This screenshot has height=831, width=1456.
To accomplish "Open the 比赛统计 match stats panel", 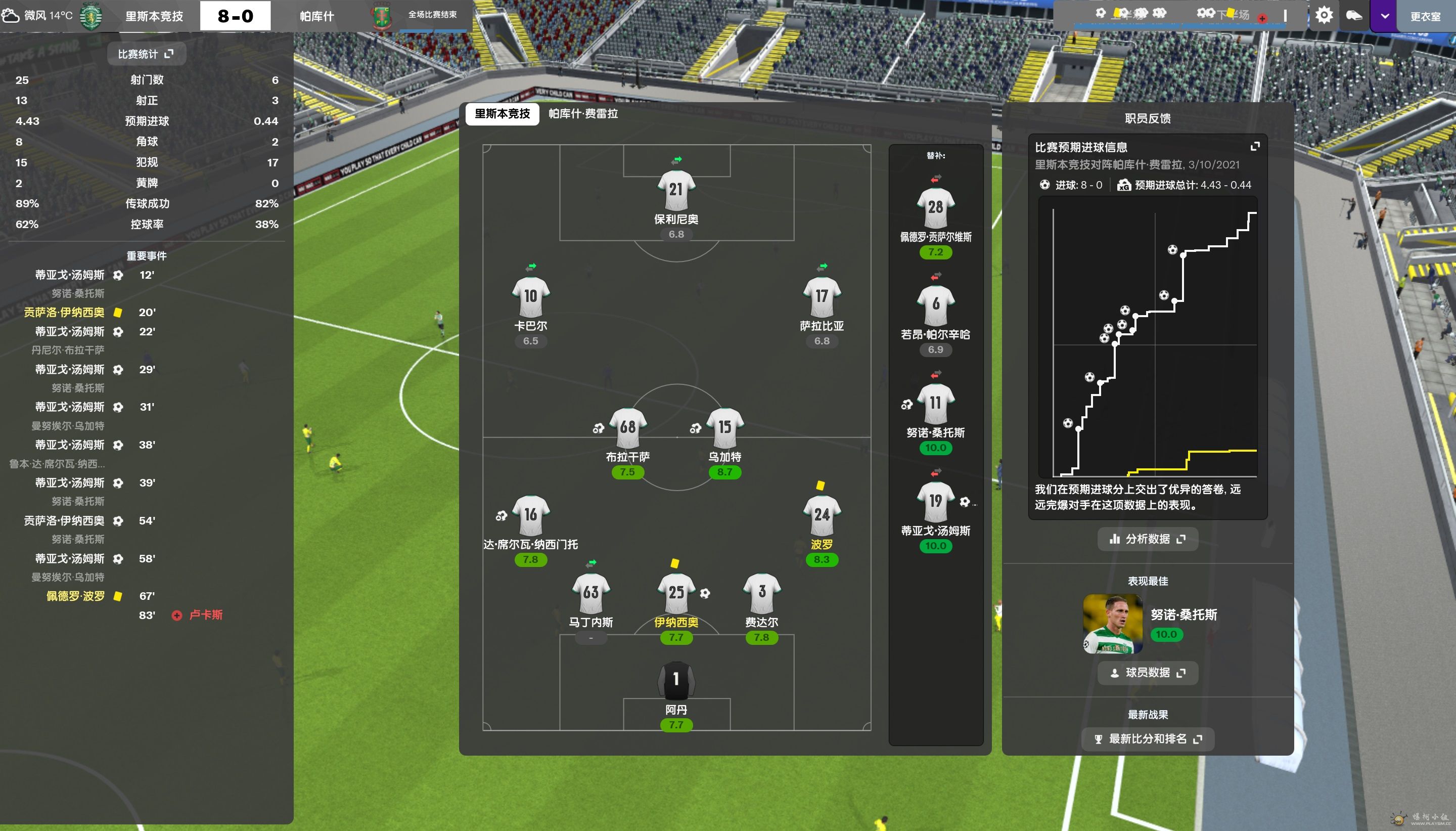I will pyautogui.click(x=145, y=54).
